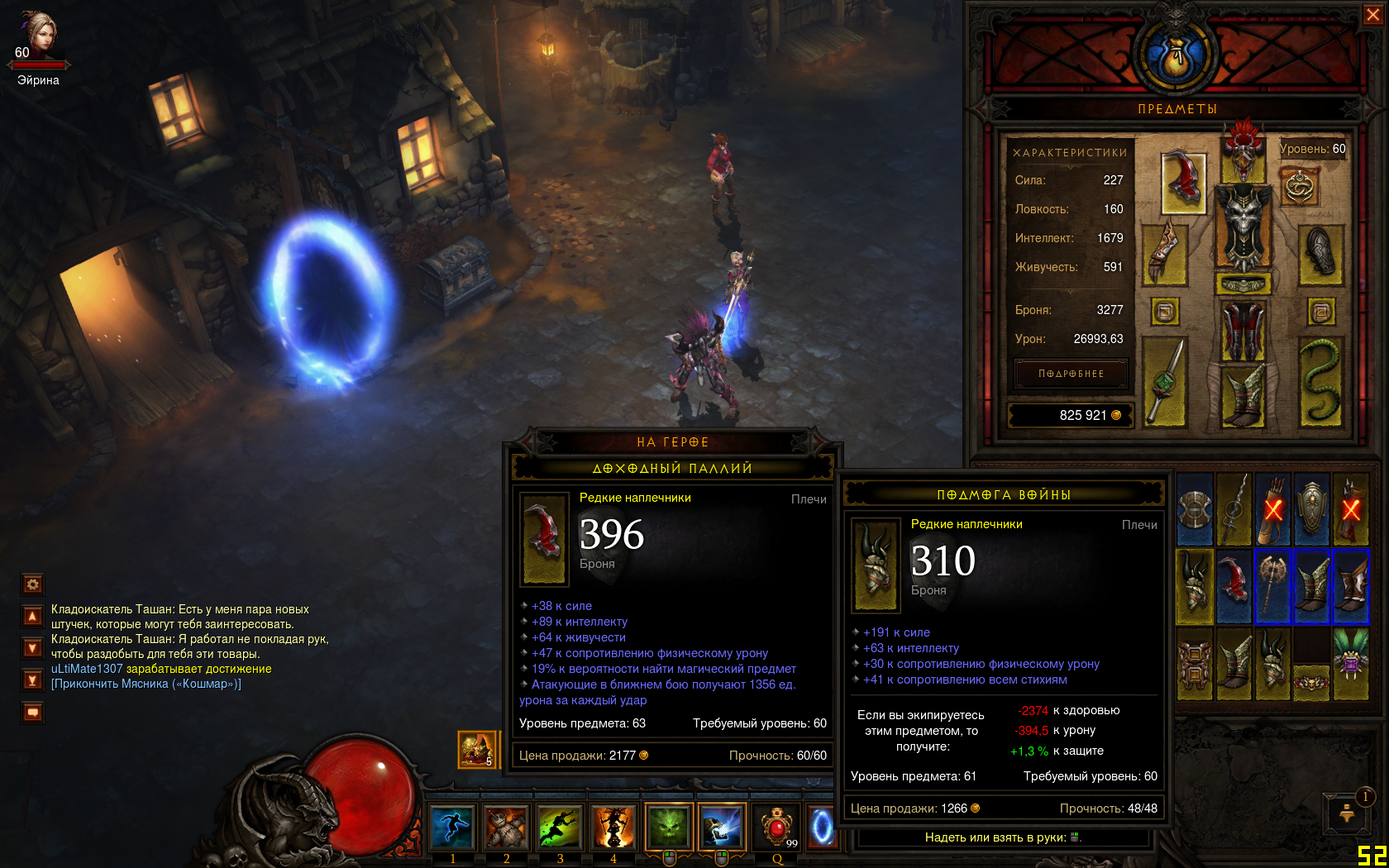
Task: Close the inventory panel with the X
Action: 1372,15
